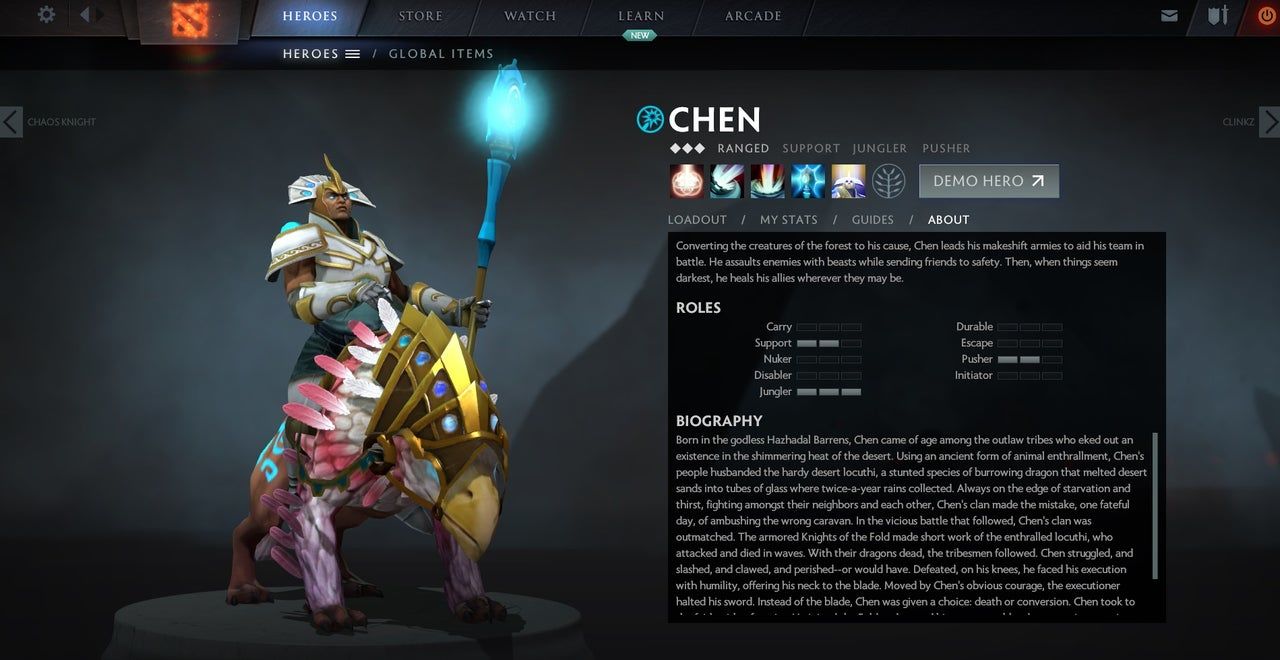The height and width of the screenshot is (660, 1280).
Task: Go back with the left navigation arrow
Action: point(84,15)
